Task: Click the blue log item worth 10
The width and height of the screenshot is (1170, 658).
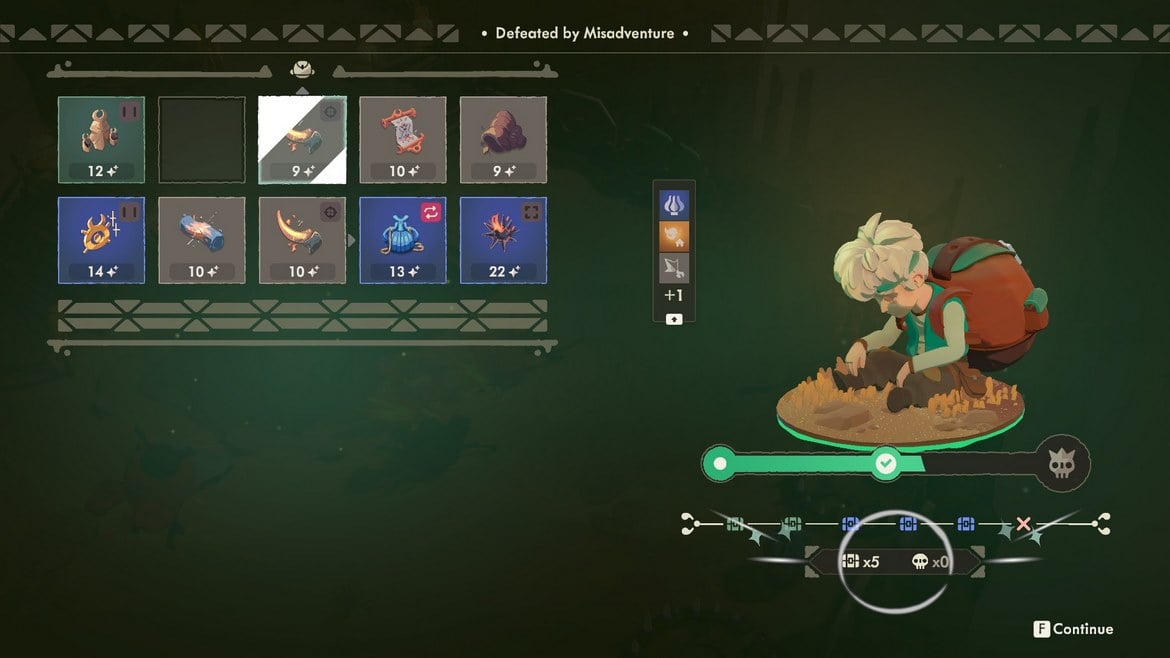Action: tap(201, 240)
